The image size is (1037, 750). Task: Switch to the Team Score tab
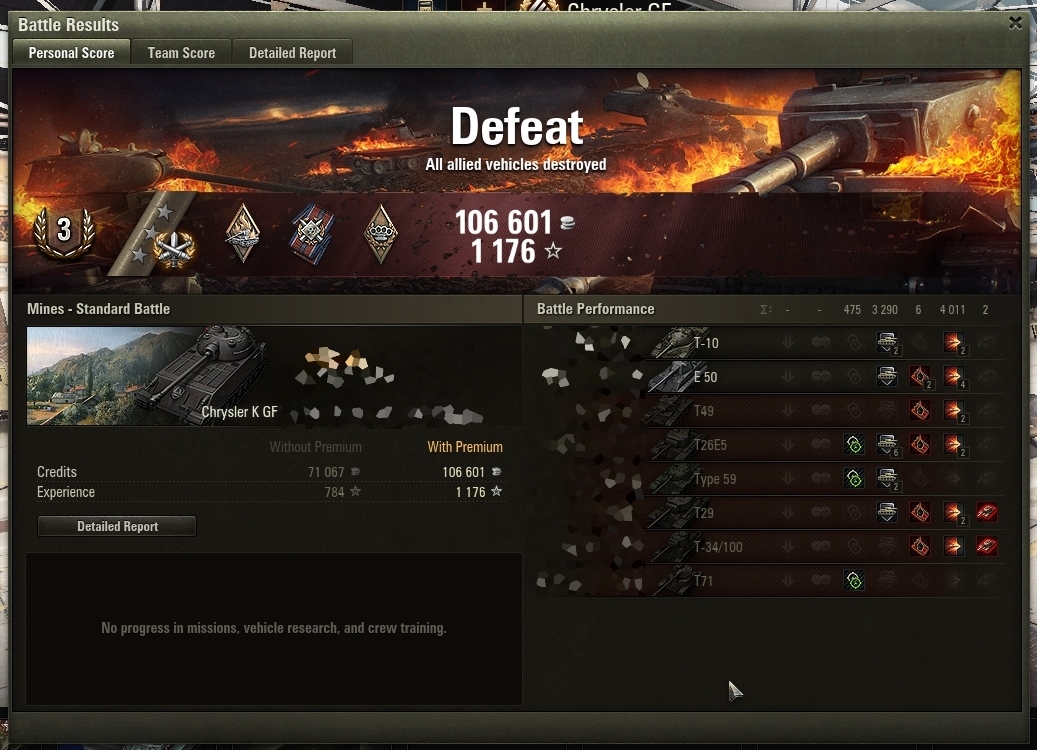pos(181,53)
